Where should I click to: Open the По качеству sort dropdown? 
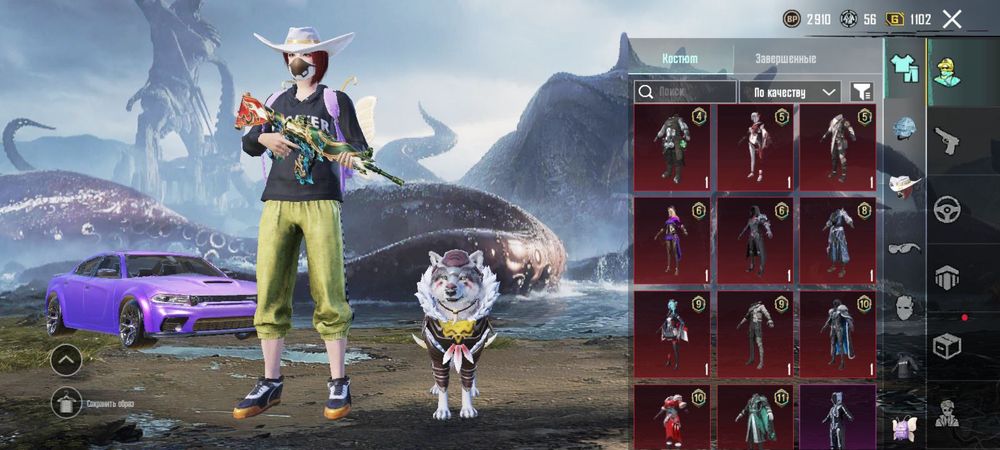point(789,92)
